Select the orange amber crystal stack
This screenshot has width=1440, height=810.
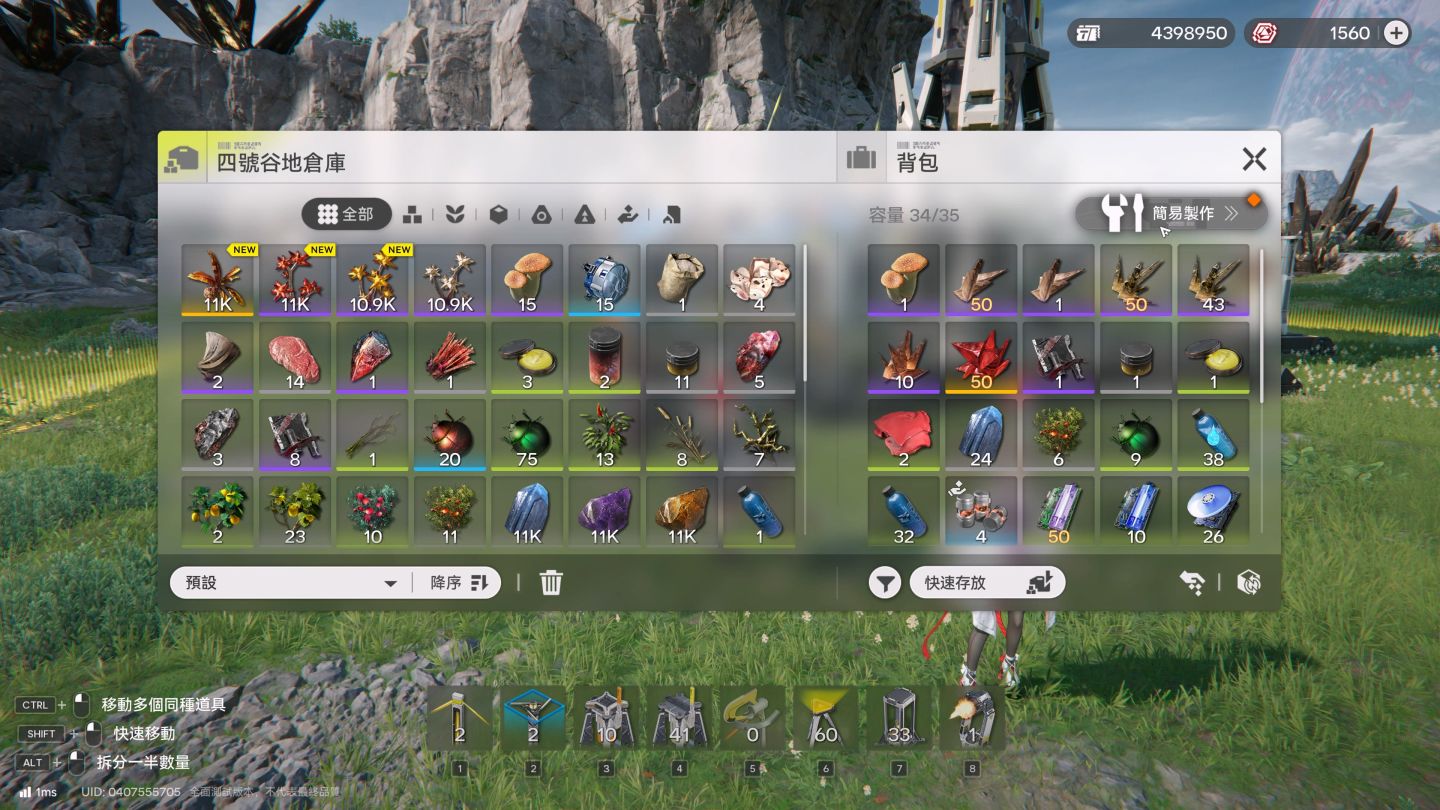(682, 511)
